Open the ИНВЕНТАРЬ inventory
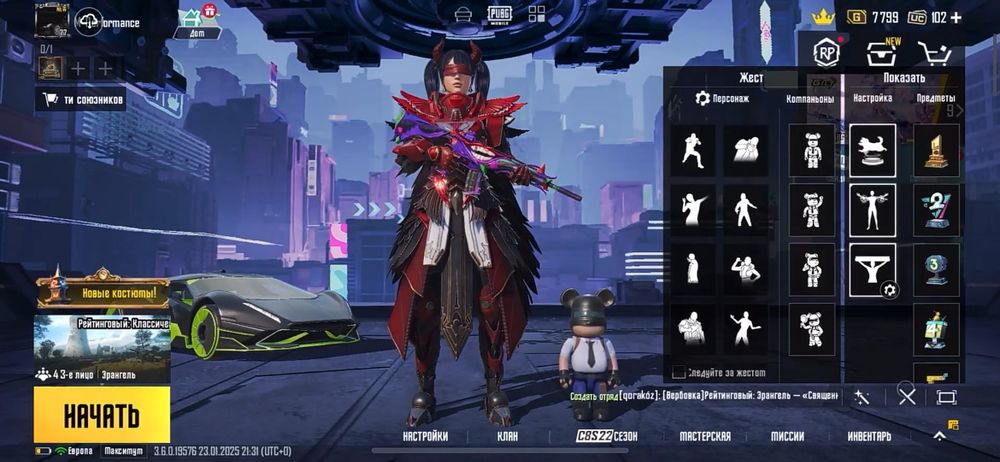Viewport: 1000px width, 462px height. click(x=869, y=436)
